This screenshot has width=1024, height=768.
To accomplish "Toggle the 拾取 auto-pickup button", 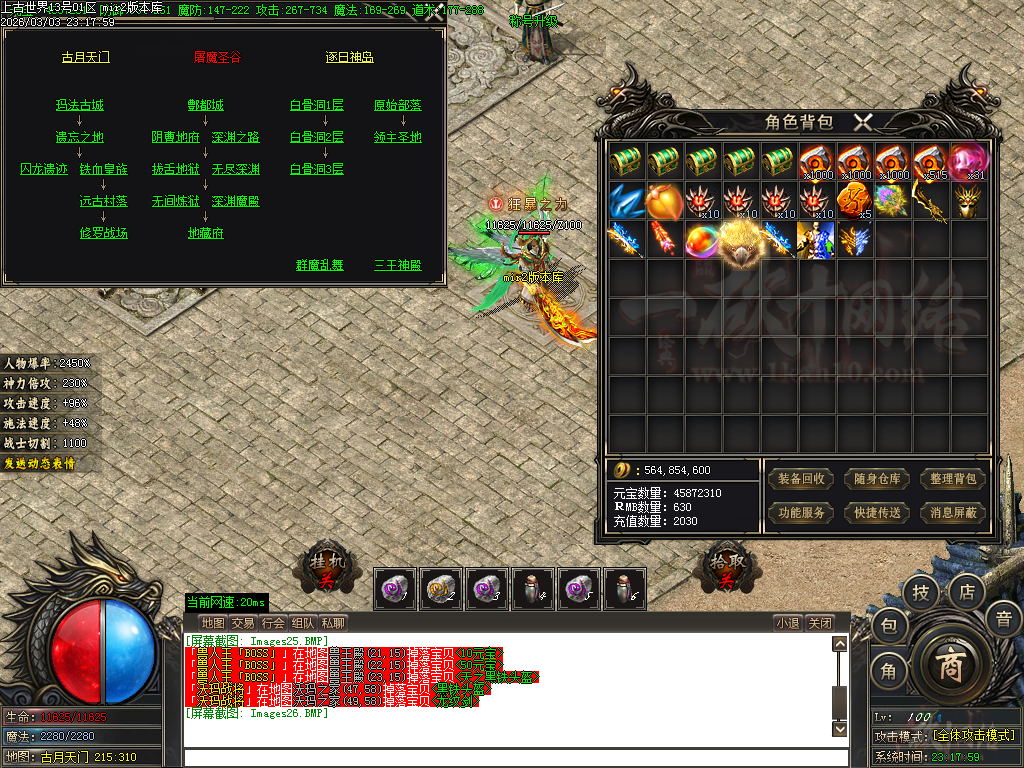I will [727, 569].
